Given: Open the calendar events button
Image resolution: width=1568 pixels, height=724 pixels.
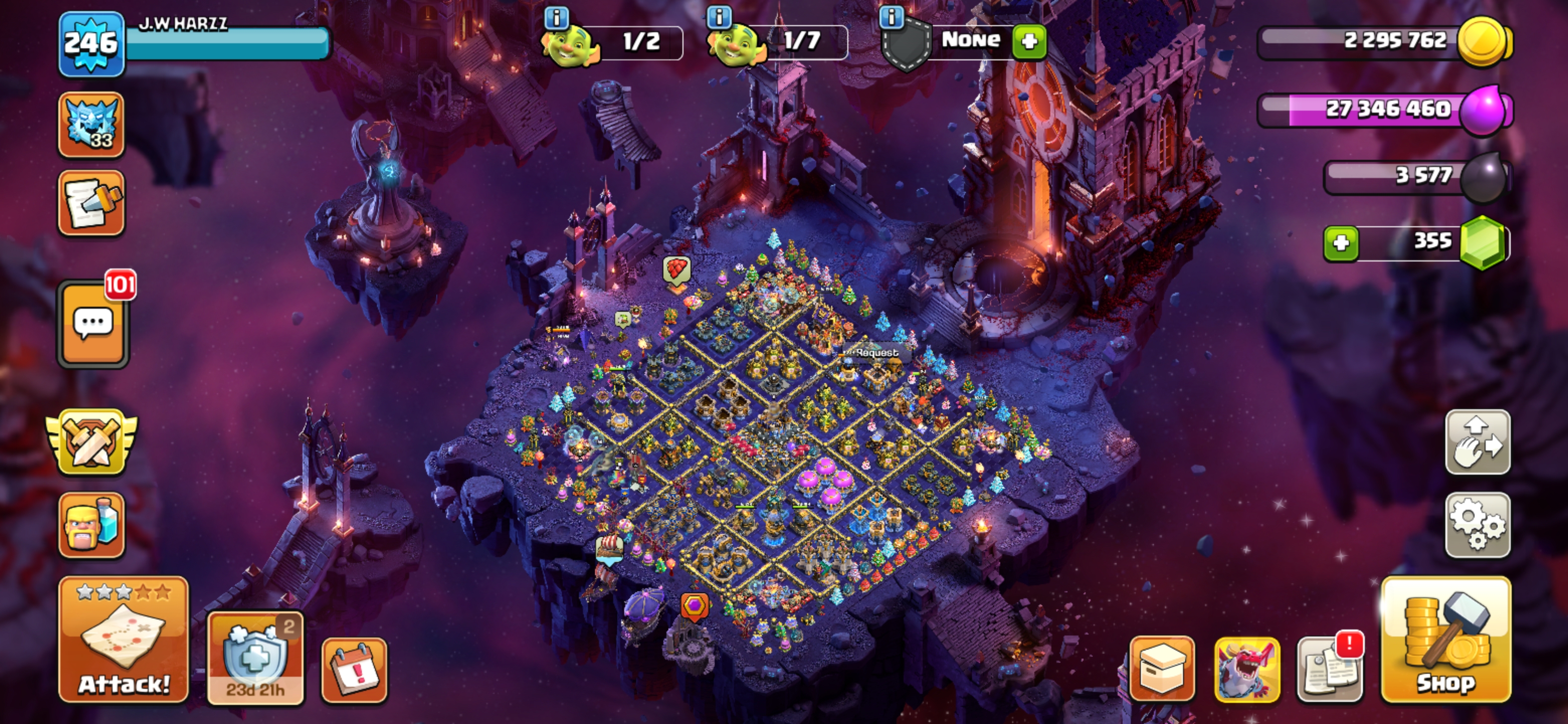Looking at the screenshot, I should 354,670.
